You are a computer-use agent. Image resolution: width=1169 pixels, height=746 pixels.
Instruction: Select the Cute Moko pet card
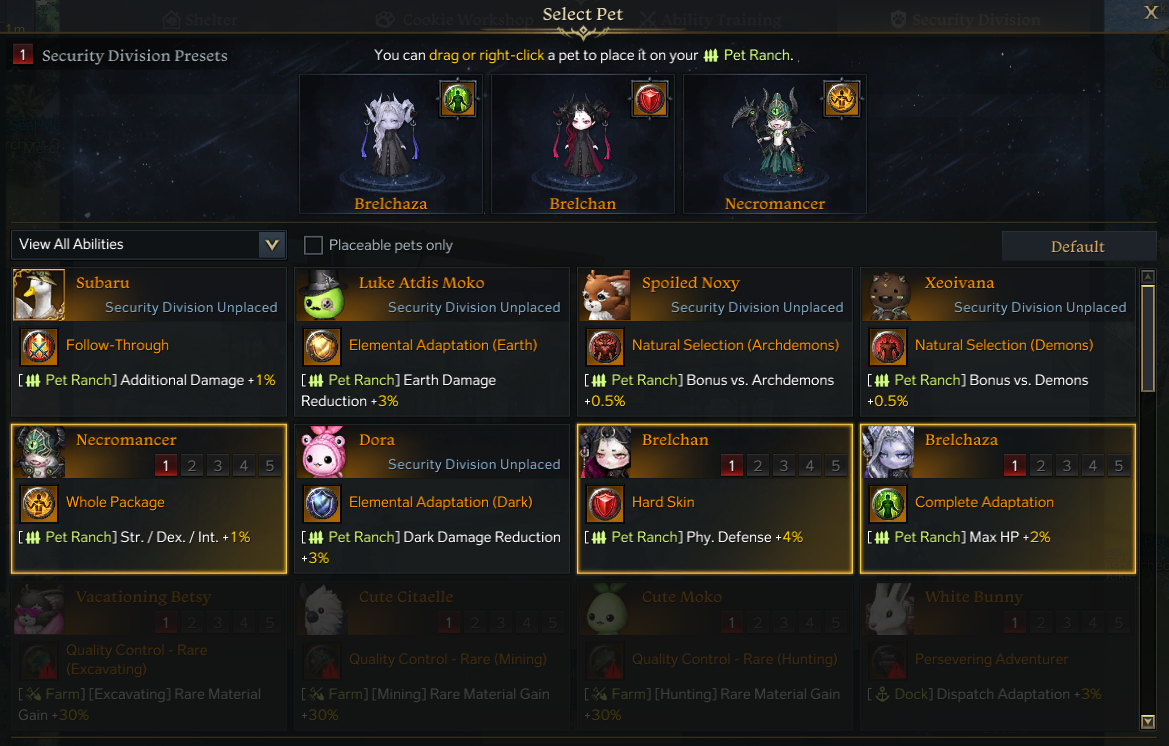click(714, 655)
